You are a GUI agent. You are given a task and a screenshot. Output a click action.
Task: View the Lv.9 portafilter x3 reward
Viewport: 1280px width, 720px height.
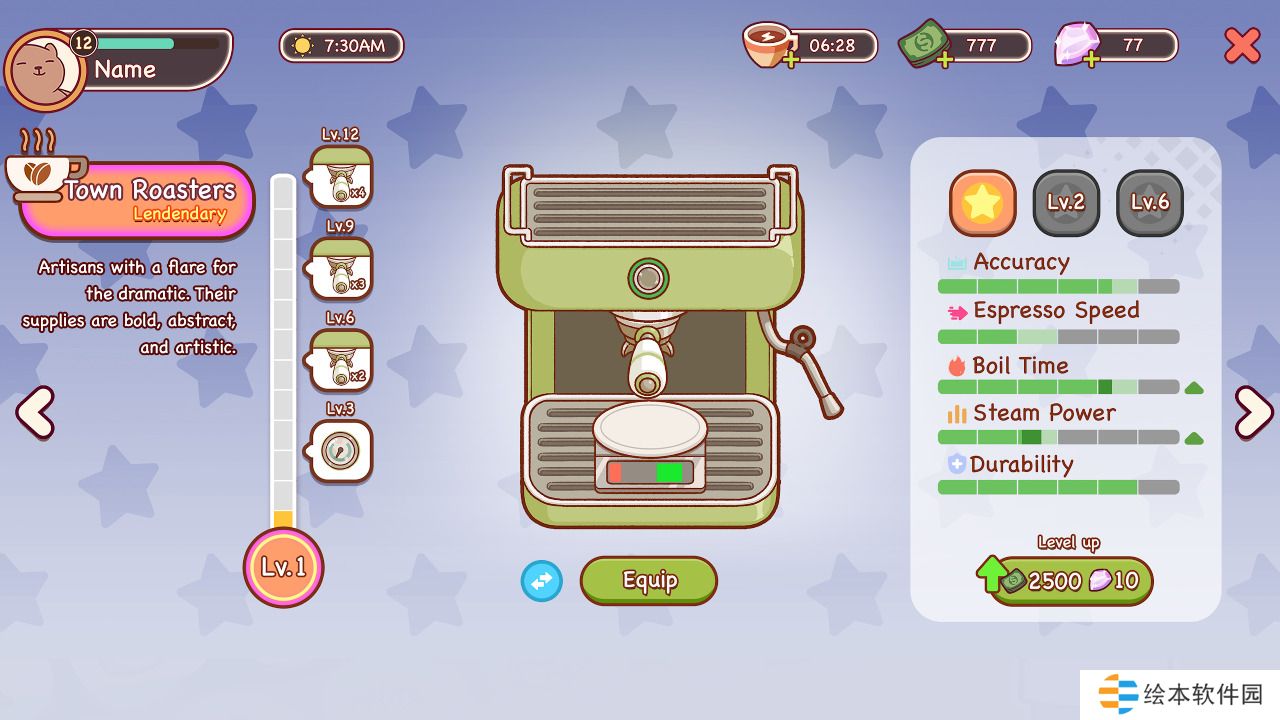pyautogui.click(x=341, y=269)
